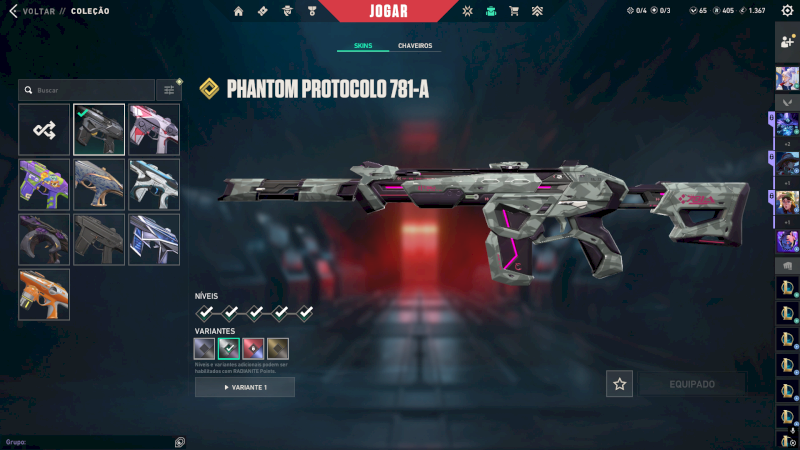Select the red and blue variant swatch
The height and width of the screenshot is (450, 800).
pyautogui.click(x=253, y=349)
